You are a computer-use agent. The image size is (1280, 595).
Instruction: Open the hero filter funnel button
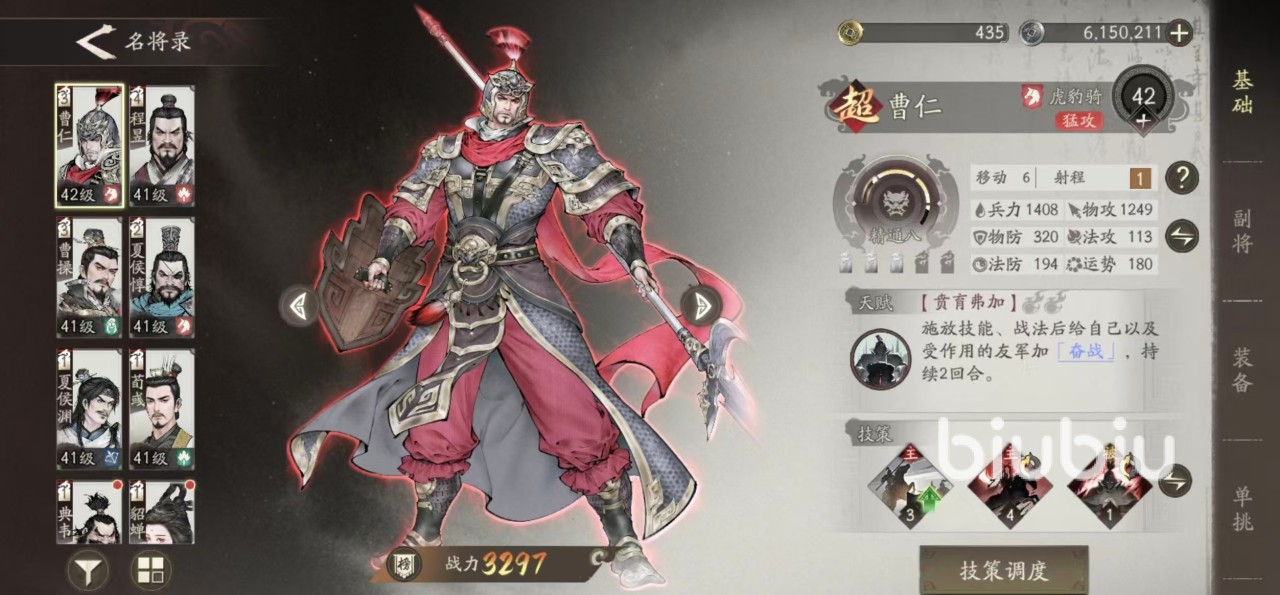[88, 570]
